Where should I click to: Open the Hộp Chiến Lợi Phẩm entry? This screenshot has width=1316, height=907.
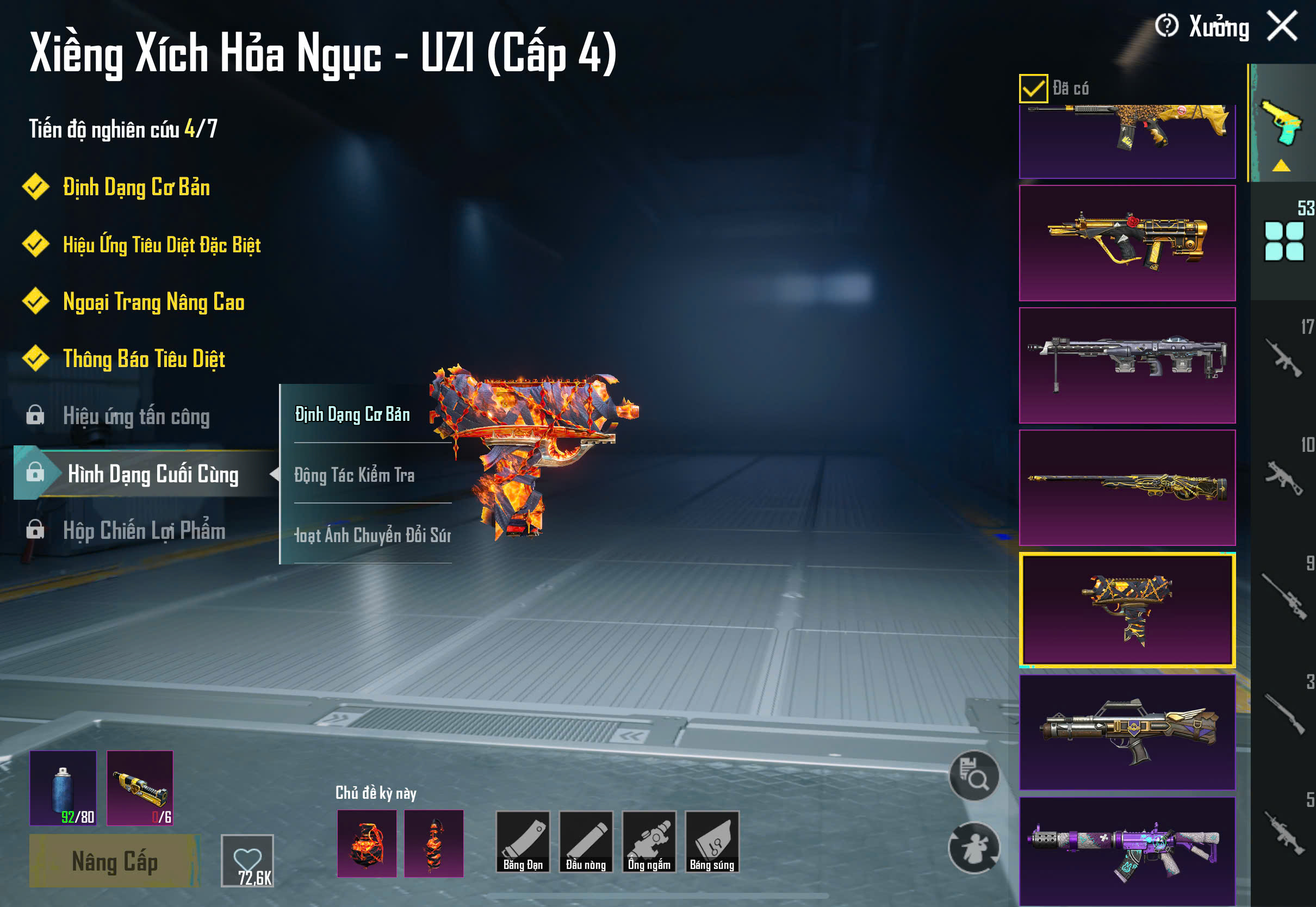144,530
